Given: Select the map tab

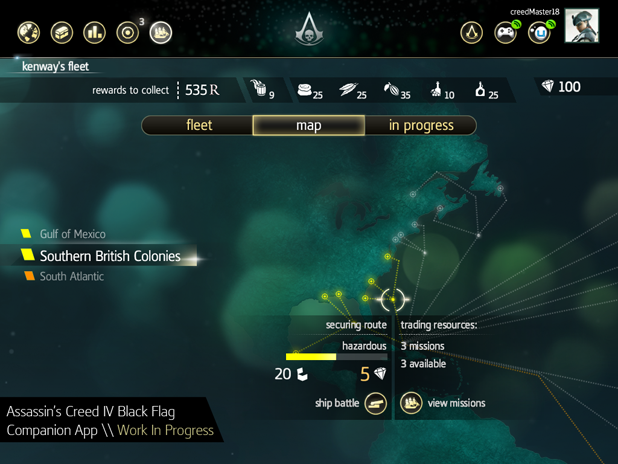Looking at the screenshot, I should coord(308,125).
